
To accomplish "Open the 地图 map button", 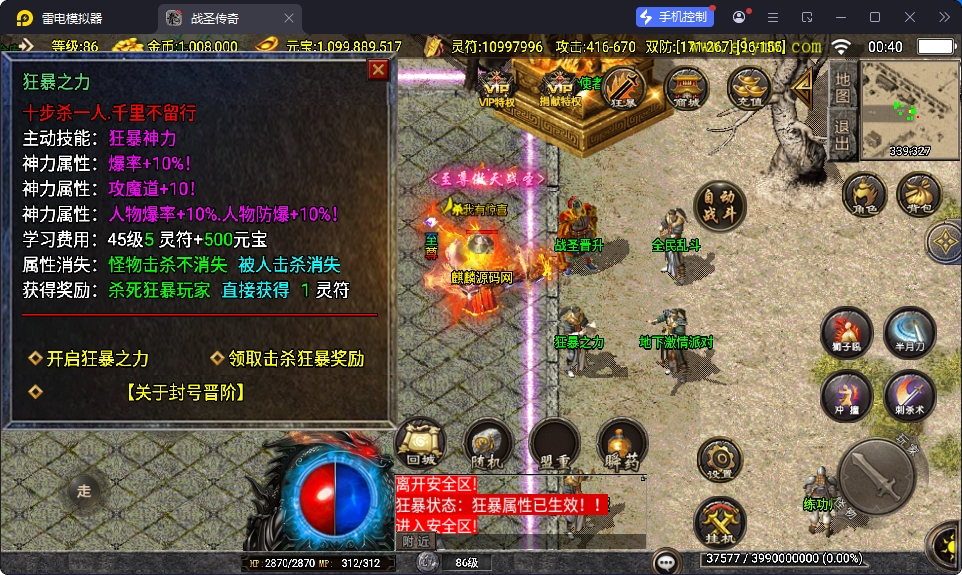I will click(843, 88).
